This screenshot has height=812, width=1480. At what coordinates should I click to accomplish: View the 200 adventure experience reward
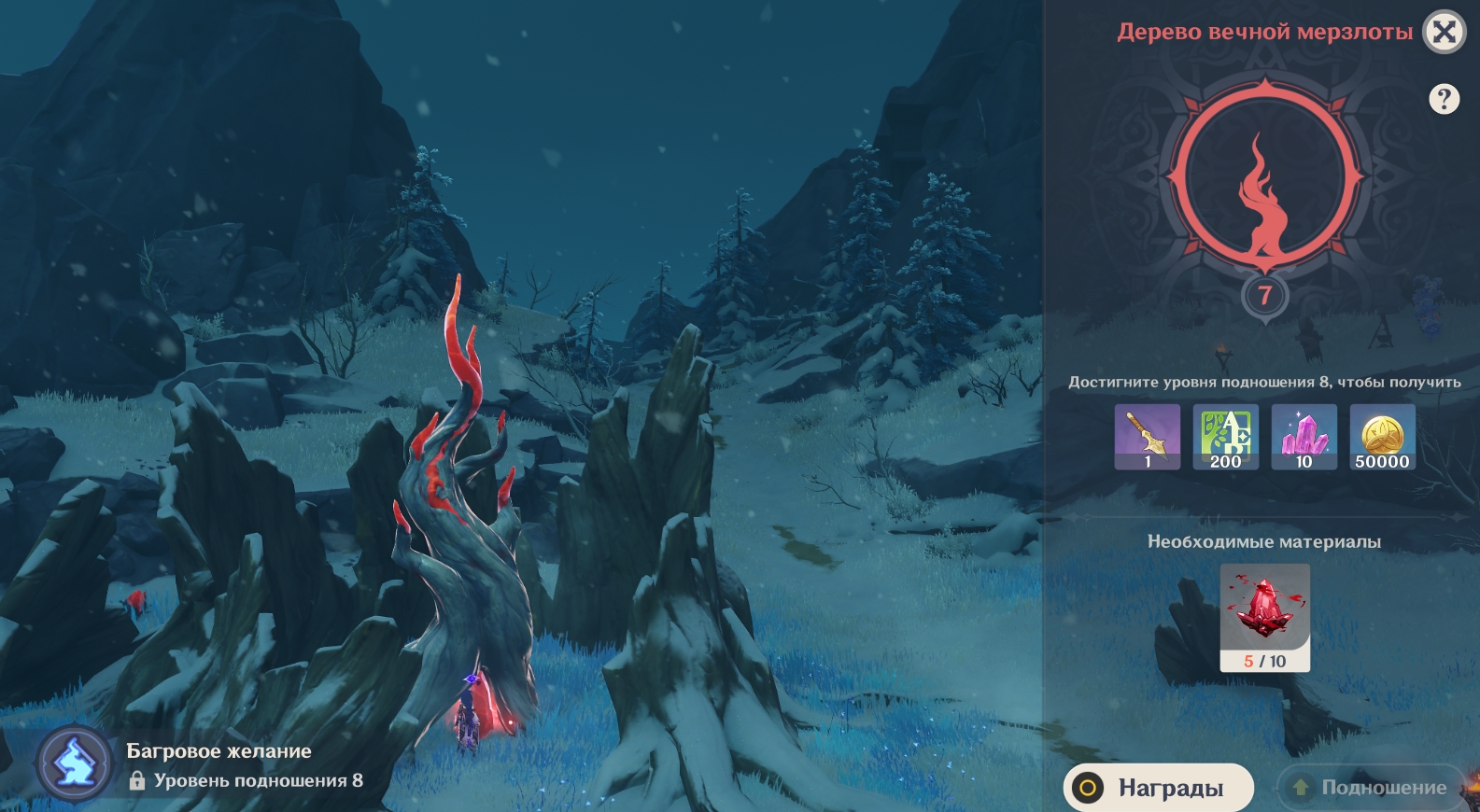tap(1226, 437)
